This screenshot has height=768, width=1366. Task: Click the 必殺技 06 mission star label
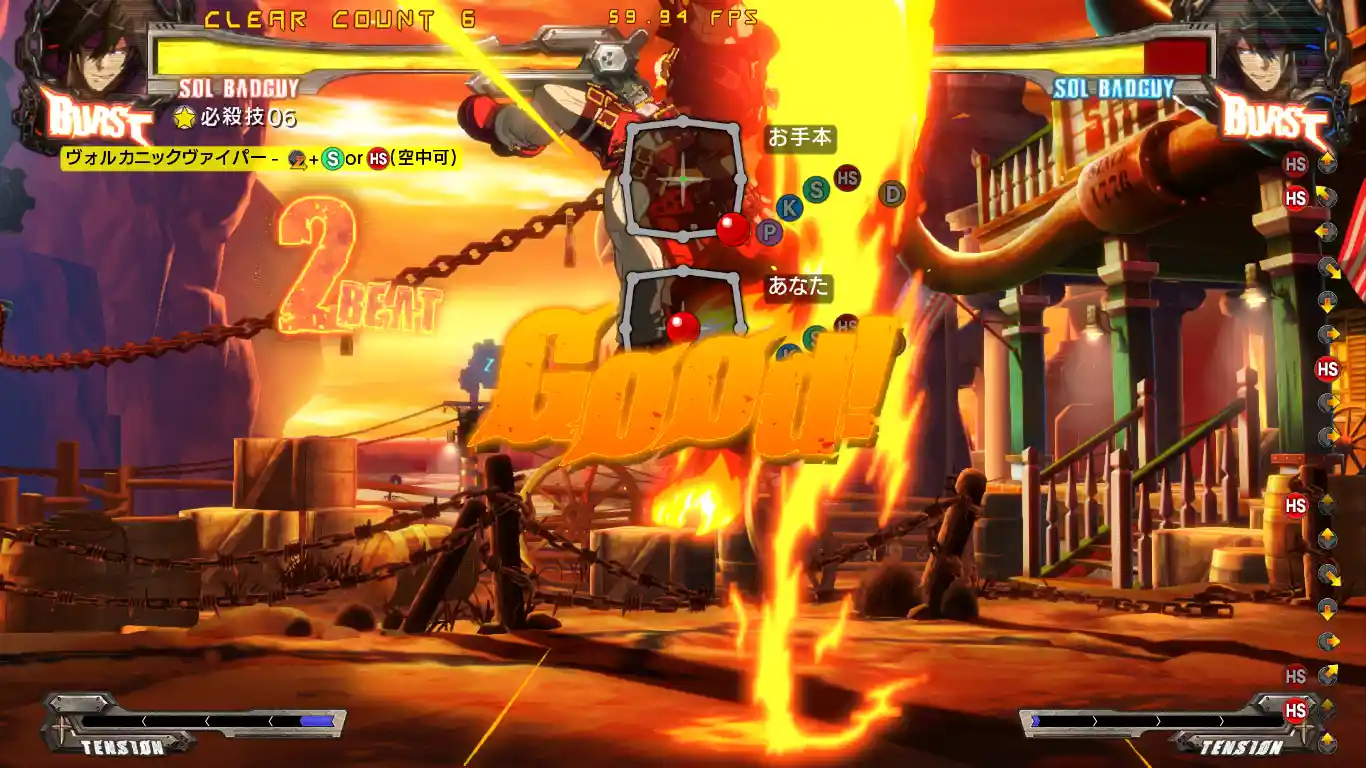[236, 117]
